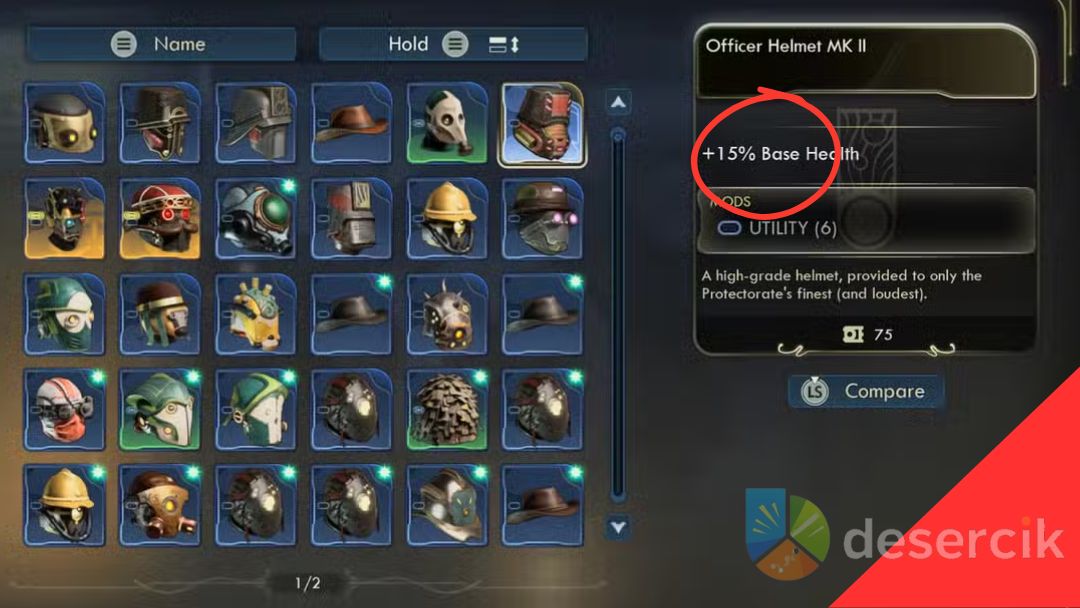
Task: Open the Compare view for this helmet
Action: click(867, 391)
